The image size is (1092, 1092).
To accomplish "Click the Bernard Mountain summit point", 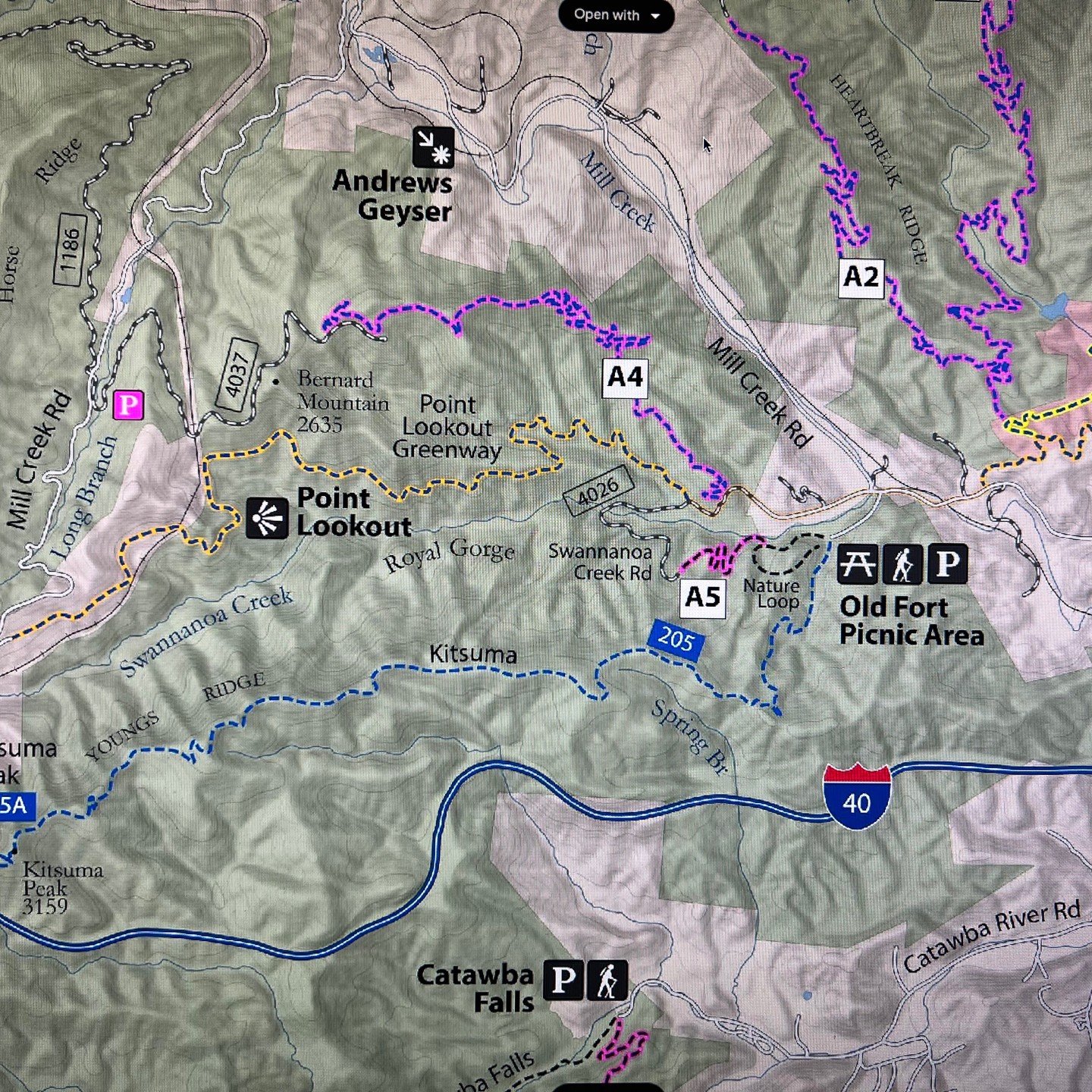I will [x=274, y=383].
